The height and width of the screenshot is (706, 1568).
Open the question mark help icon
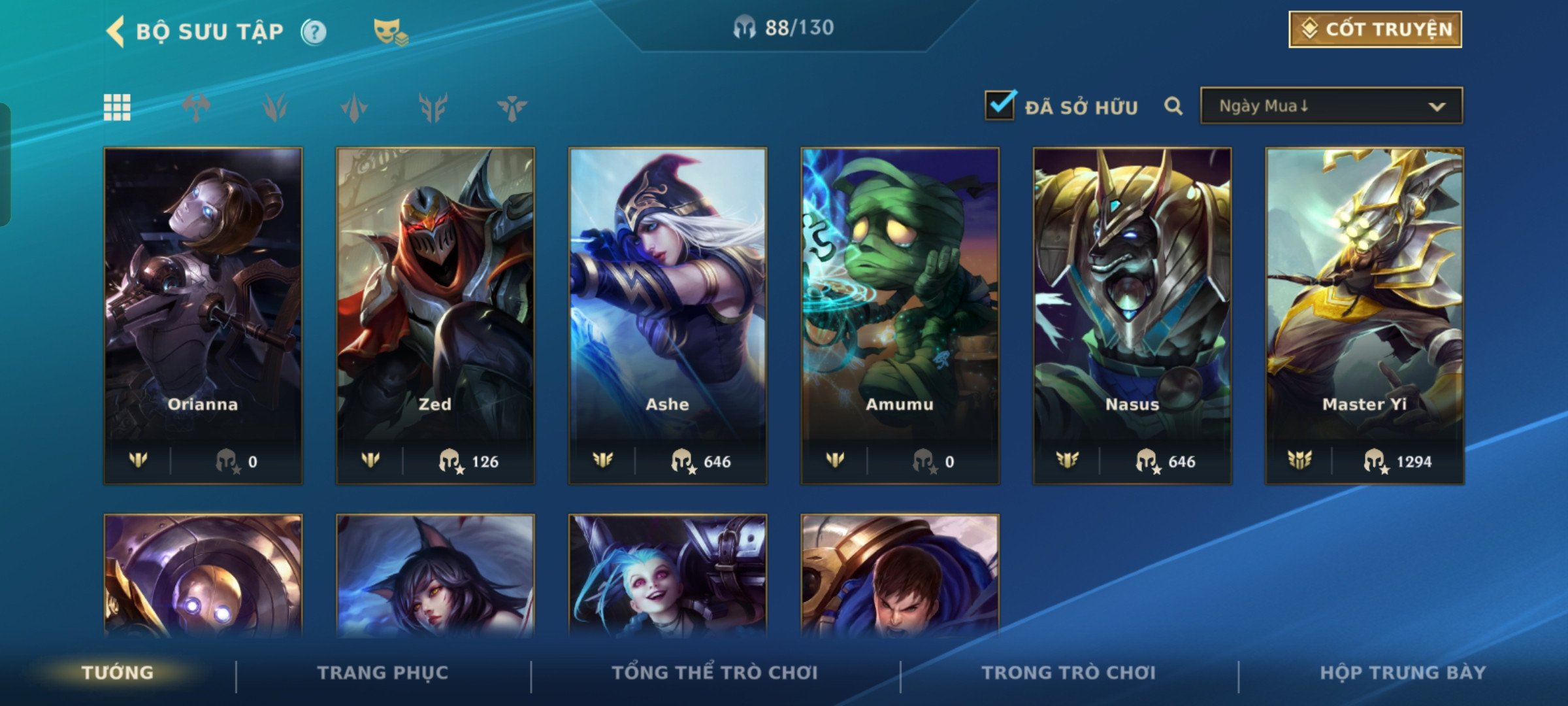(x=314, y=31)
